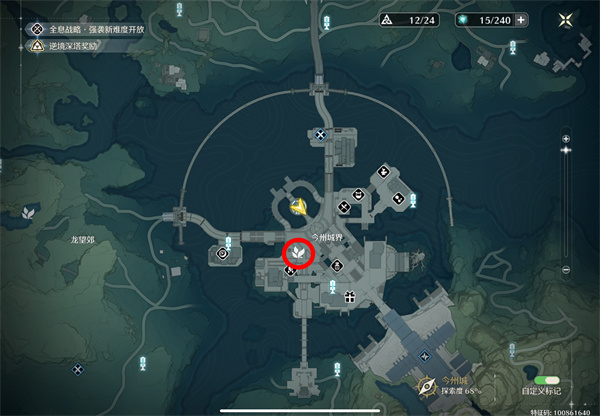
Task: Select the circled leaf marker in 今州城
Action: point(299,255)
